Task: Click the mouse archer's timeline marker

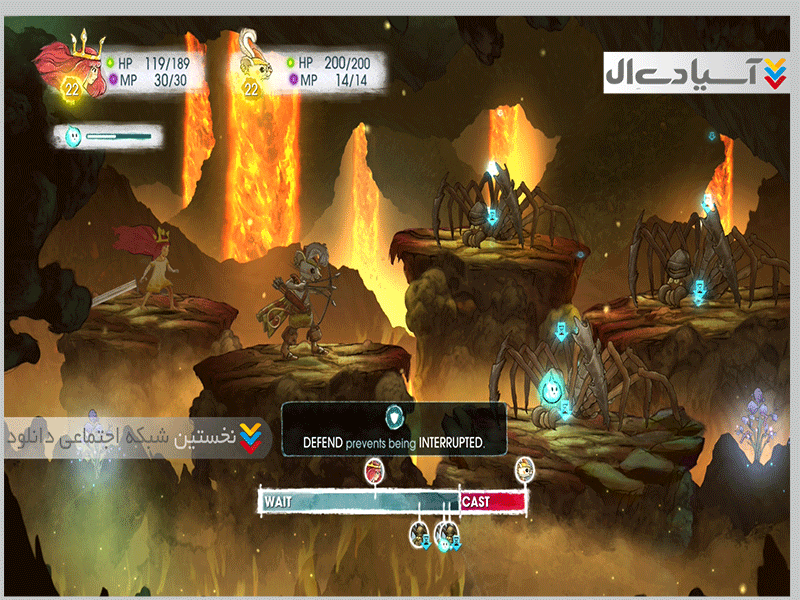Action: click(x=525, y=467)
